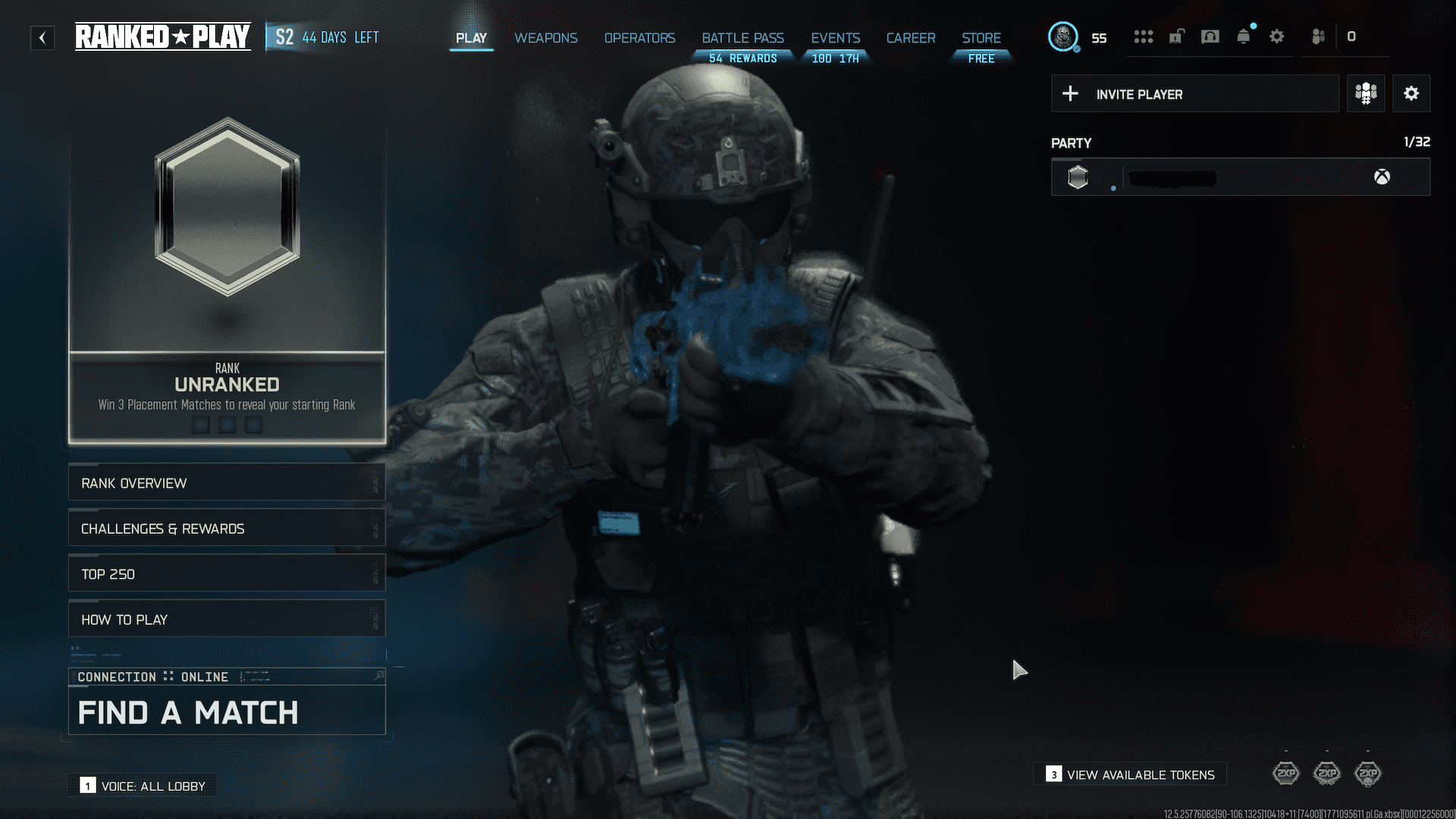Open the chat headset icon
Viewport: 1456px width, 819px height.
[1210, 36]
